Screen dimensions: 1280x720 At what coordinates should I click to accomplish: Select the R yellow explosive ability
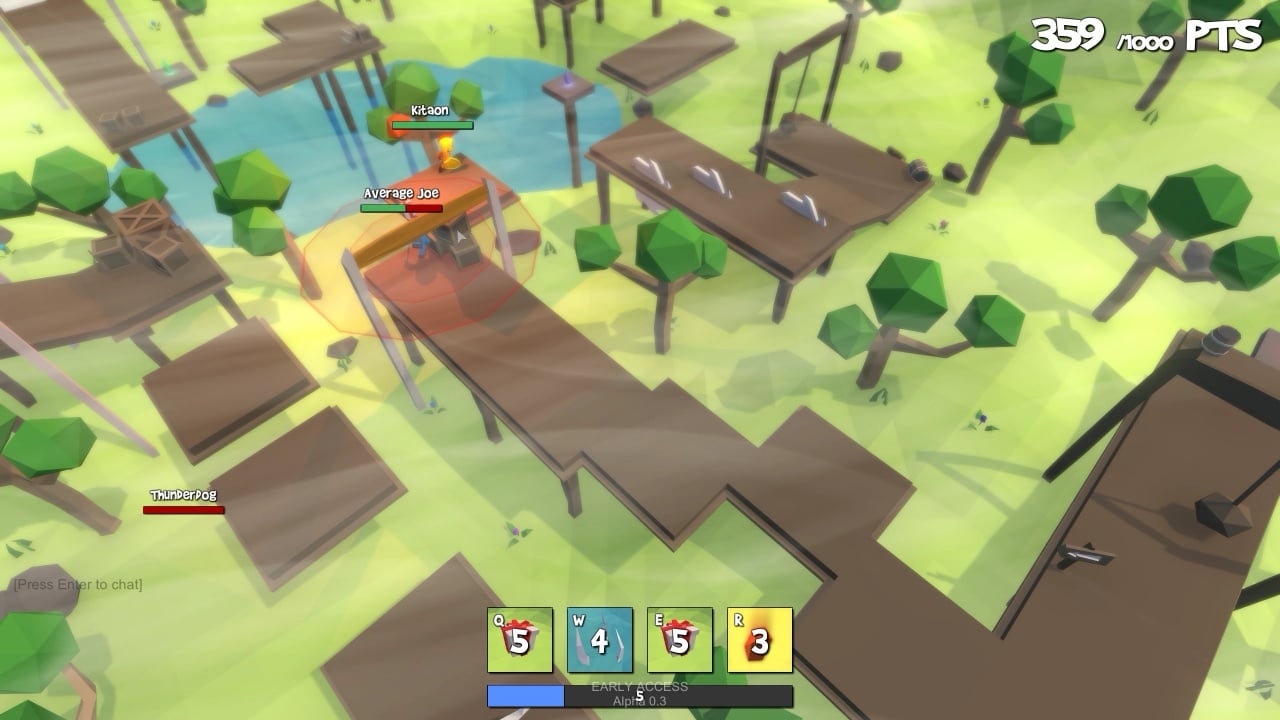[x=760, y=640]
